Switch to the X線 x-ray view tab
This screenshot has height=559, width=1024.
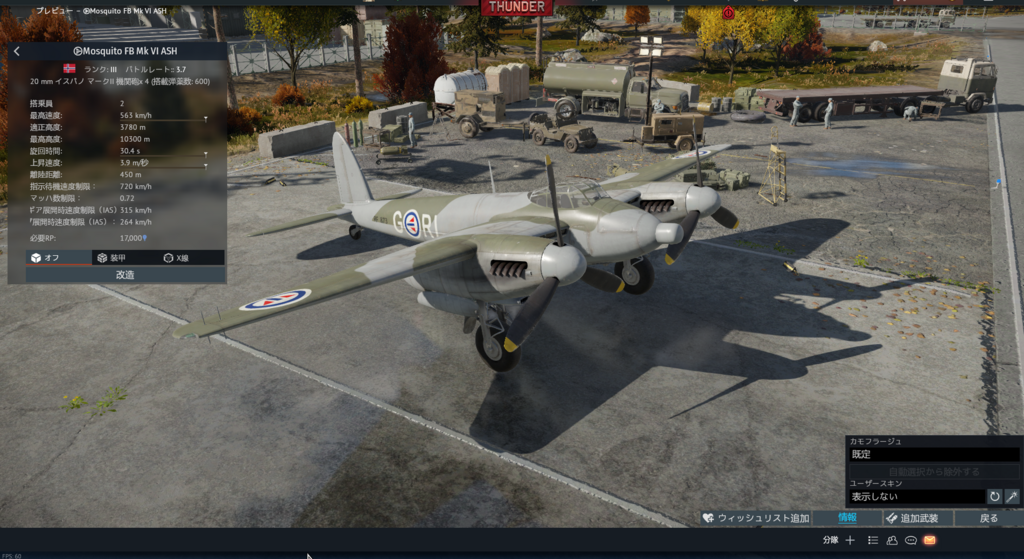click(176, 258)
